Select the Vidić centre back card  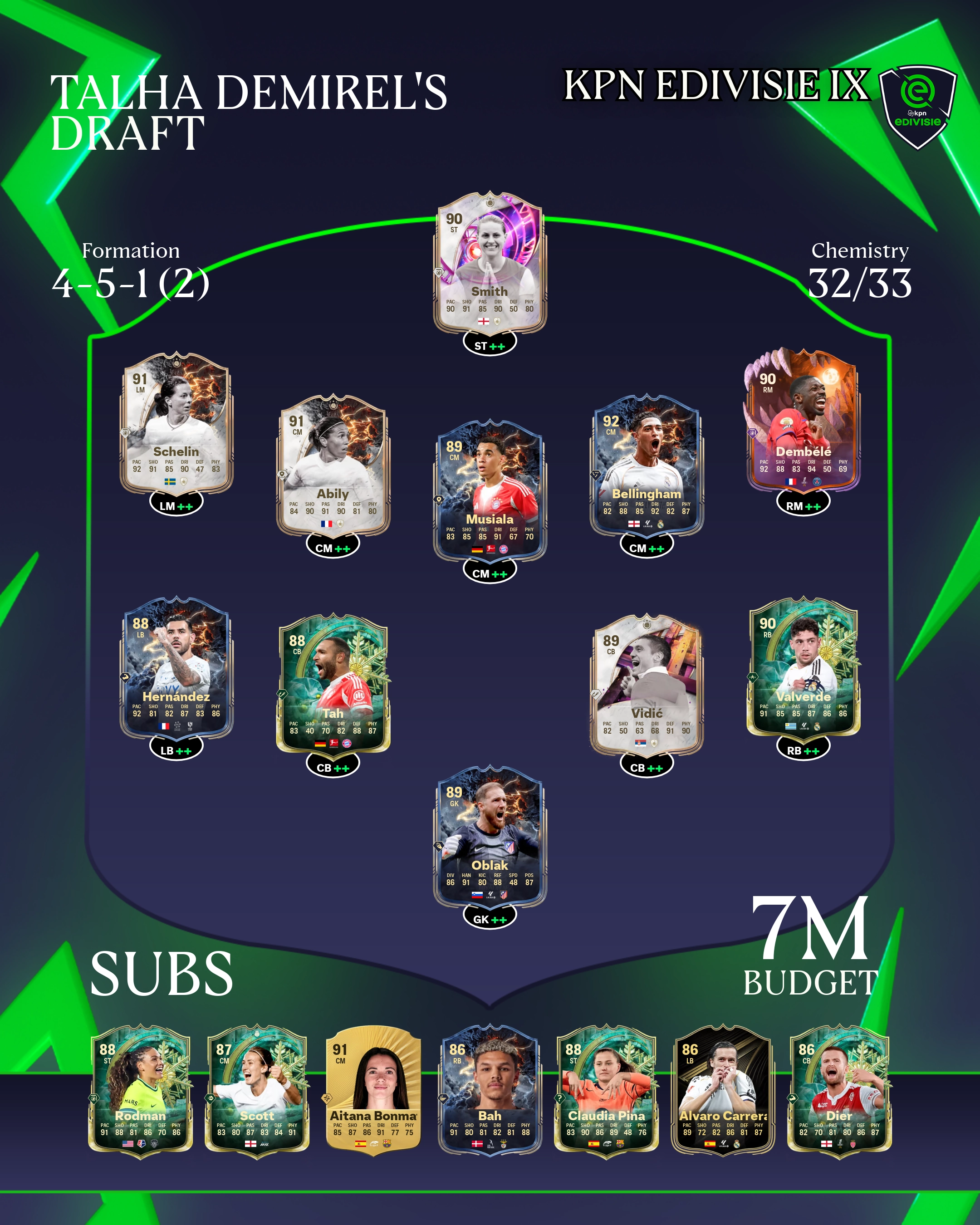pyautogui.click(x=647, y=684)
